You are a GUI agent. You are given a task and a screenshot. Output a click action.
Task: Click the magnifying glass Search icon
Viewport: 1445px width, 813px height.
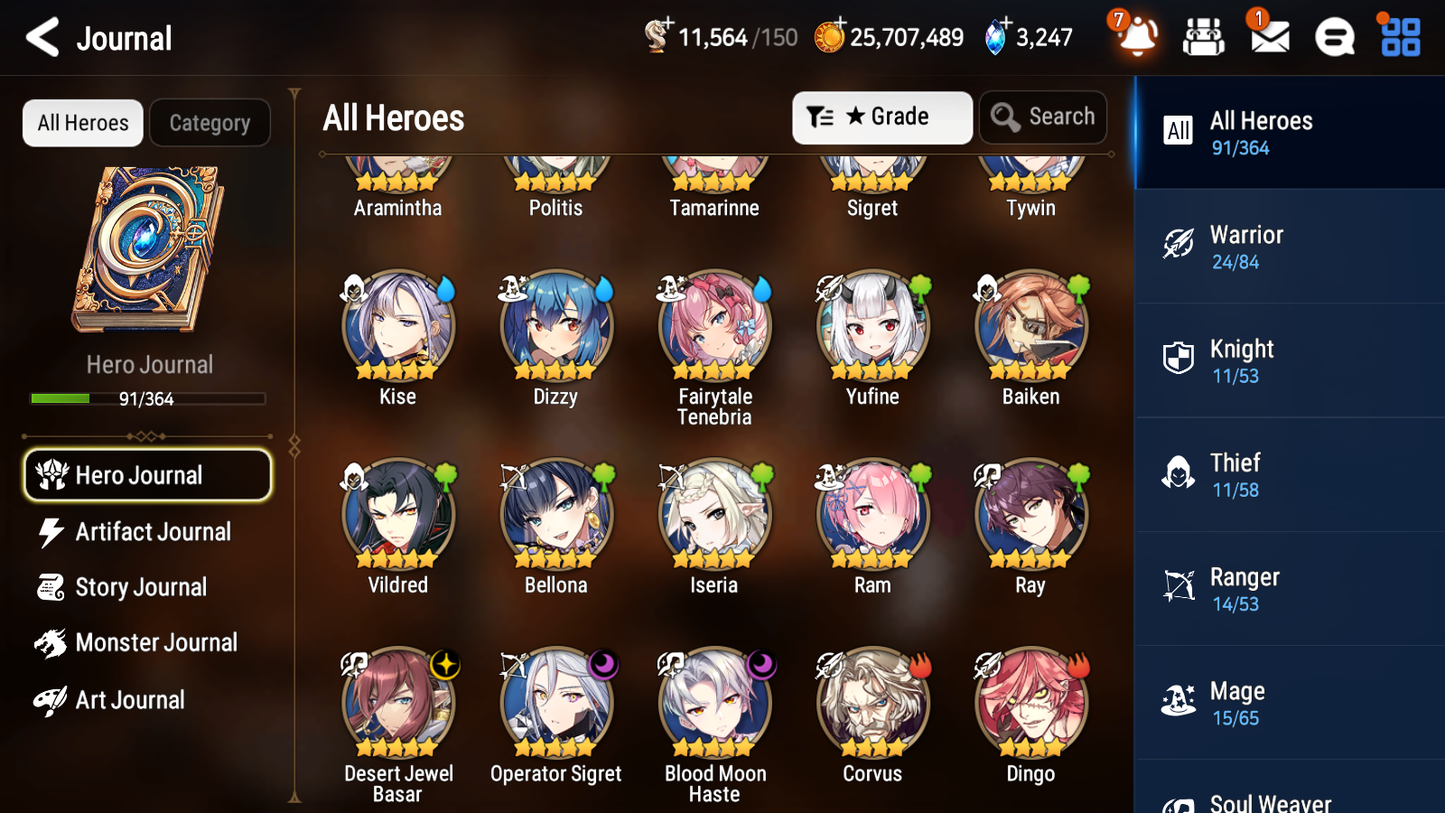(1005, 117)
